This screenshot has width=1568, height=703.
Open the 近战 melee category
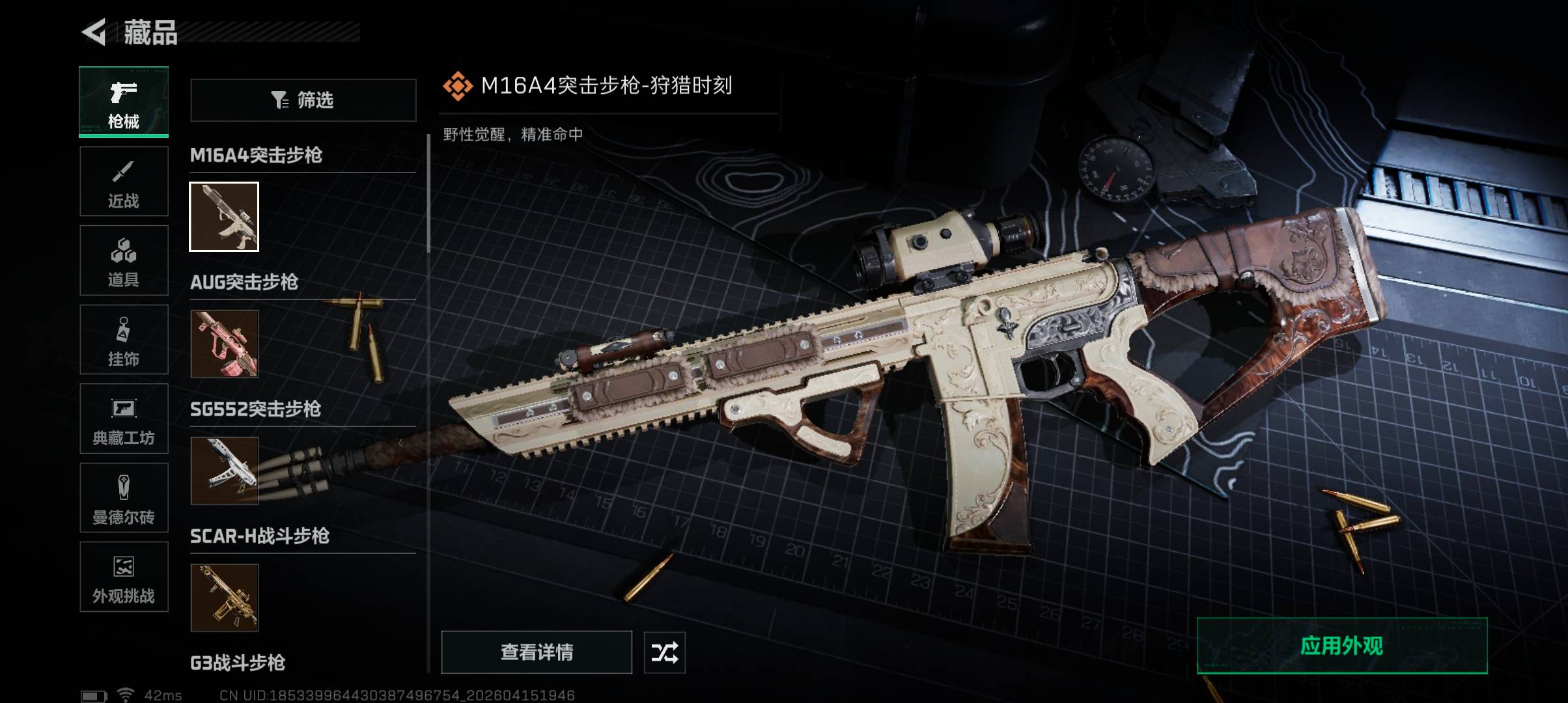[124, 182]
